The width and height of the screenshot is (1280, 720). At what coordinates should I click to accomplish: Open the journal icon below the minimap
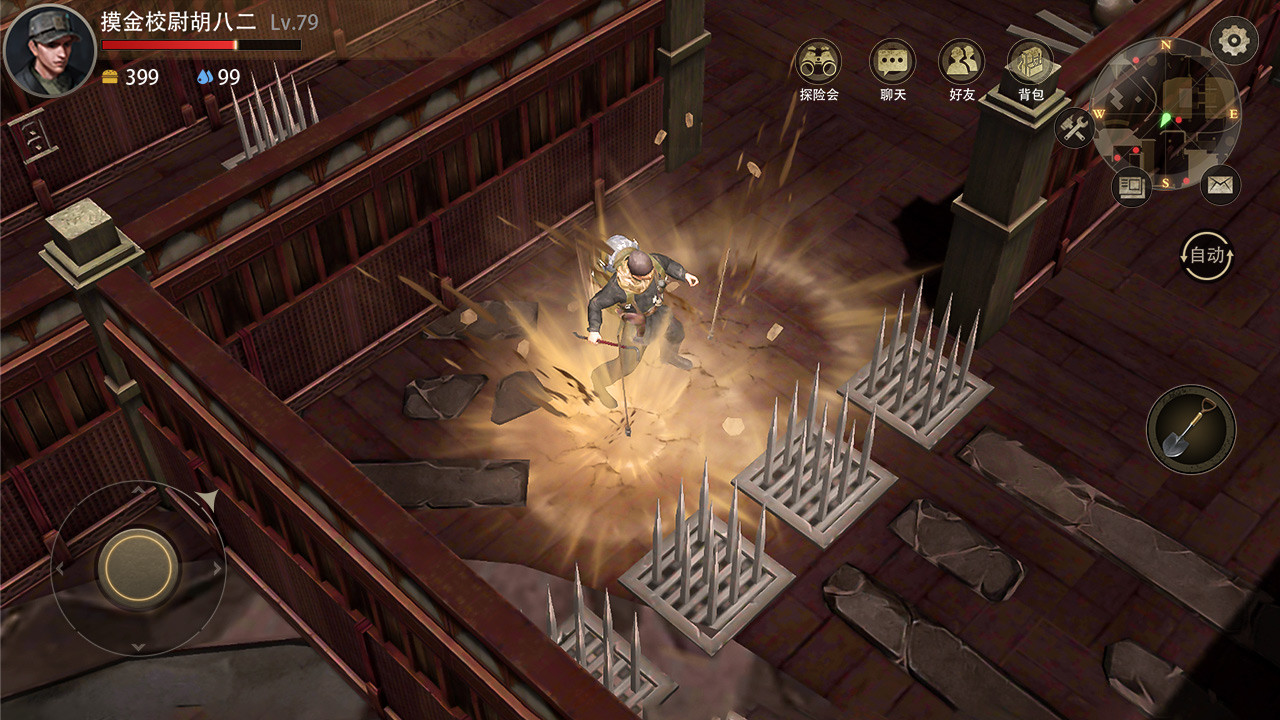pyautogui.click(x=1131, y=184)
